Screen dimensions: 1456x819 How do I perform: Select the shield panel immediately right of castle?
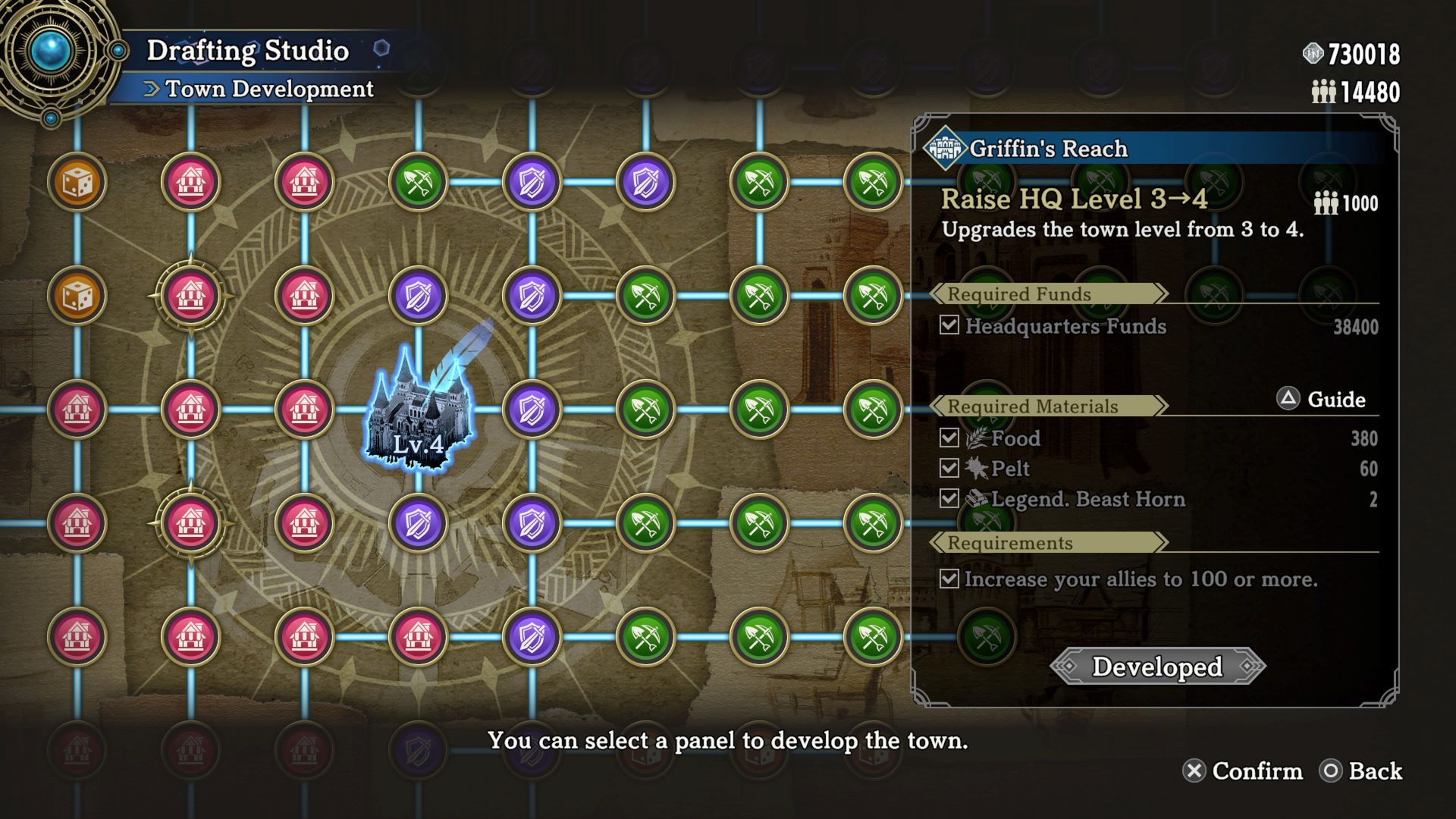click(532, 409)
